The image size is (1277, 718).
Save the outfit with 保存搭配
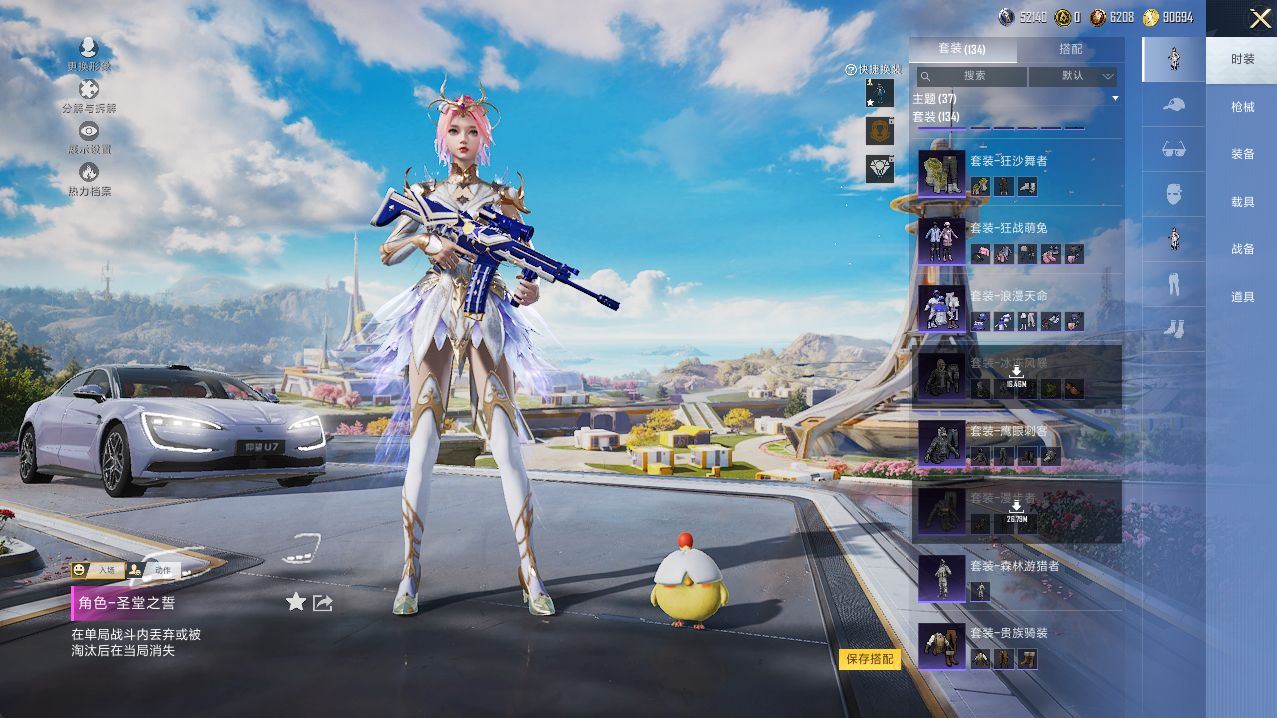pos(869,659)
